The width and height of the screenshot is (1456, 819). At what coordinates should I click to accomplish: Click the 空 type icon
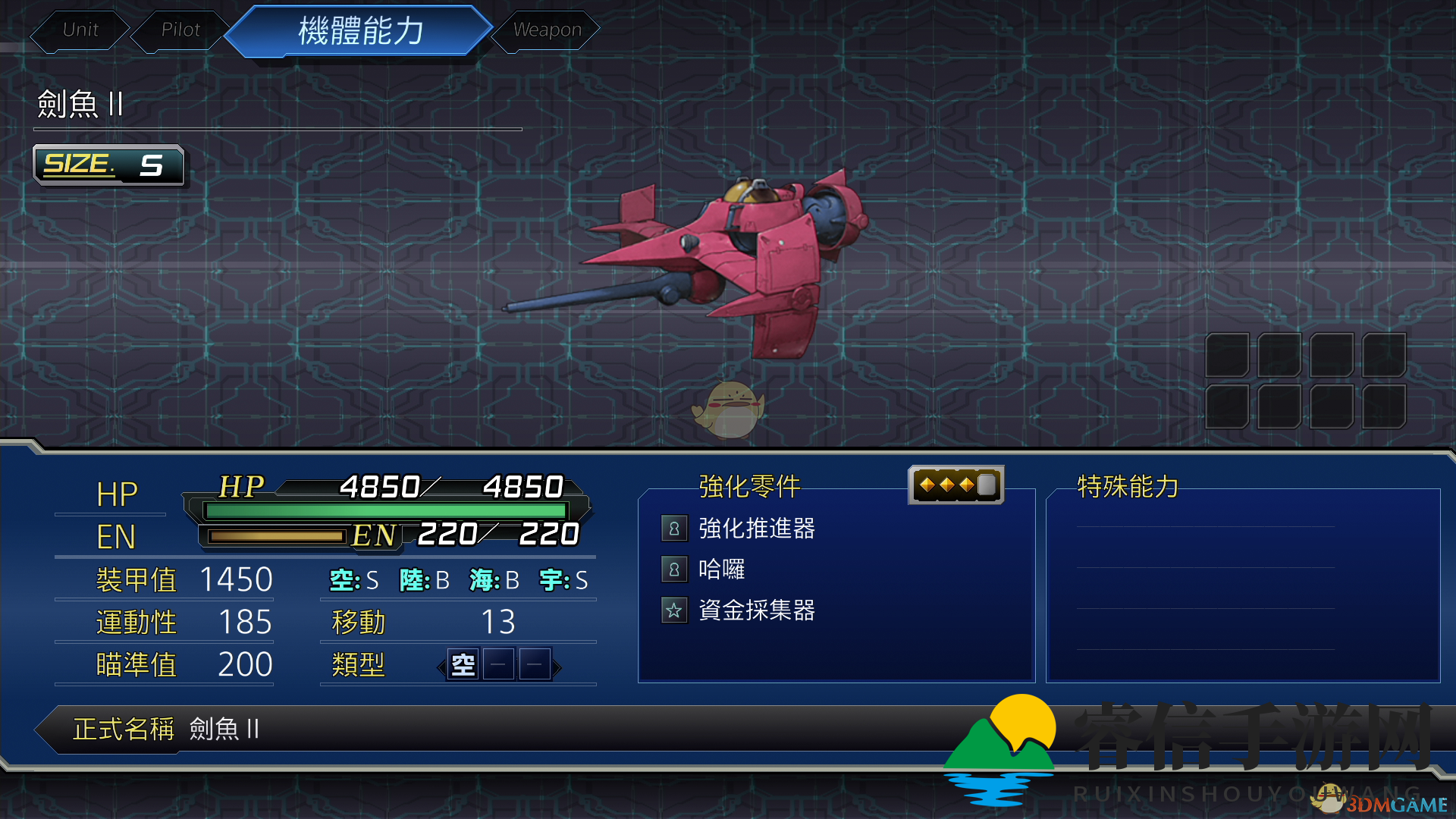click(463, 666)
